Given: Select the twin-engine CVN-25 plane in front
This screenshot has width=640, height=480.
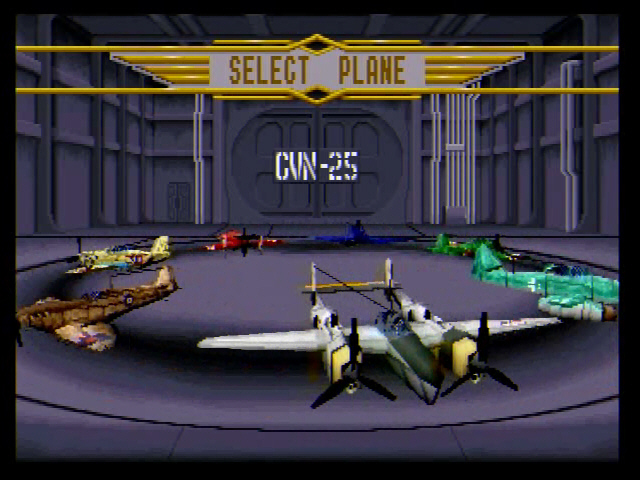Looking at the screenshot, I should pyautogui.click(x=390, y=335).
